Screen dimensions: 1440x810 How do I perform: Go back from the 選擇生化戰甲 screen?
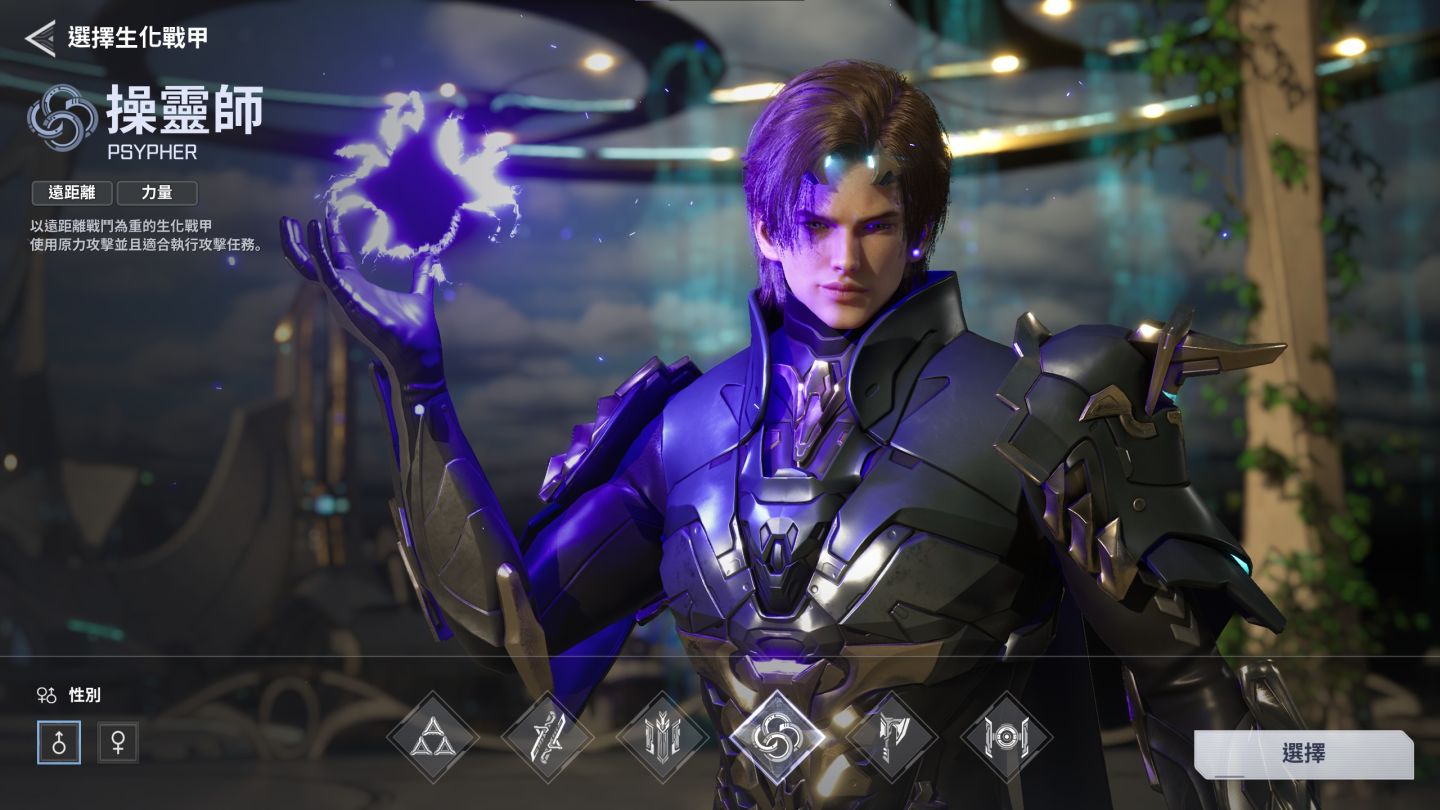coord(40,38)
